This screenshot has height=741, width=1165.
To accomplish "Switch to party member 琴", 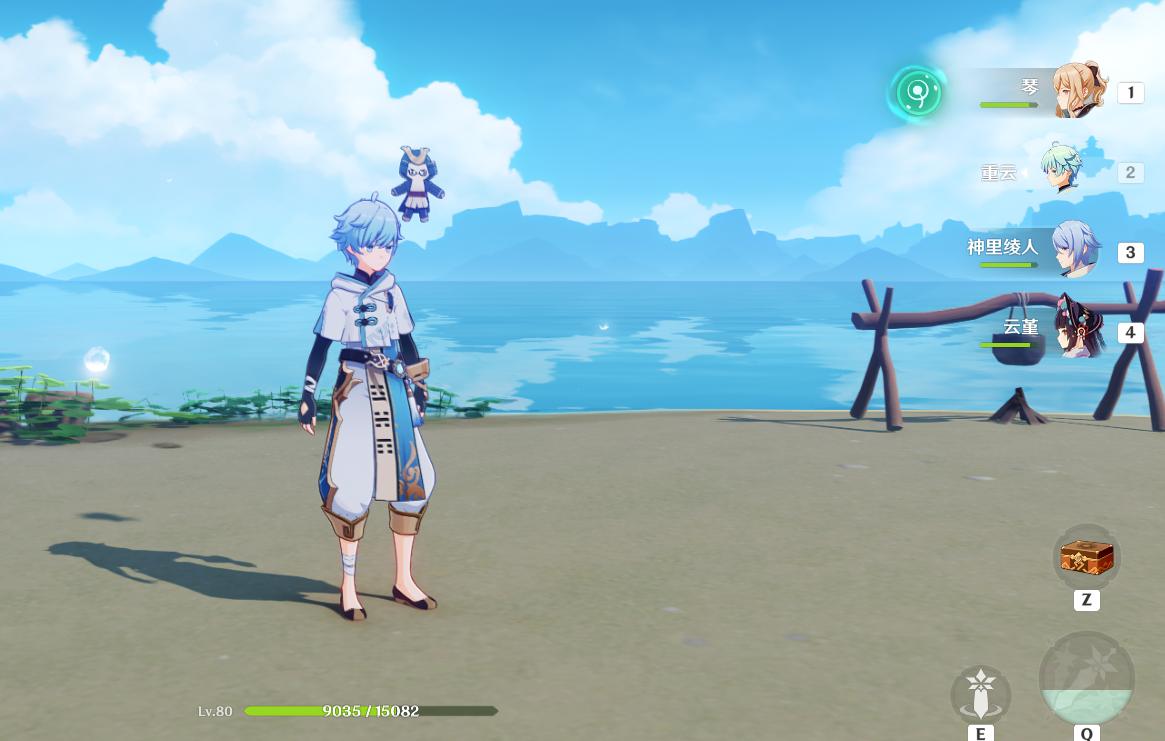I will point(1078,91).
